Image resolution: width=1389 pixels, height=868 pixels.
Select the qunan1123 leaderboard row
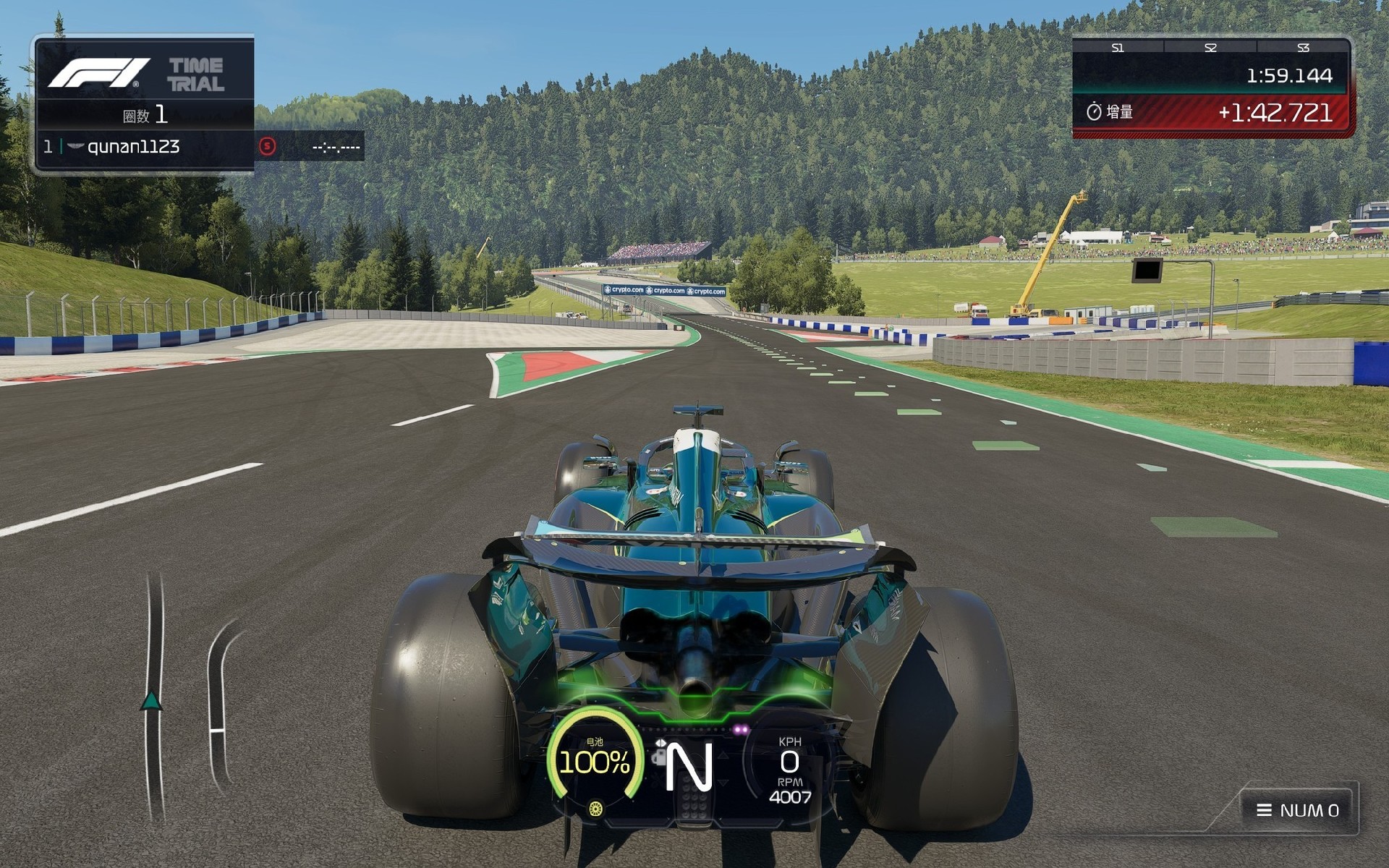pos(145,147)
